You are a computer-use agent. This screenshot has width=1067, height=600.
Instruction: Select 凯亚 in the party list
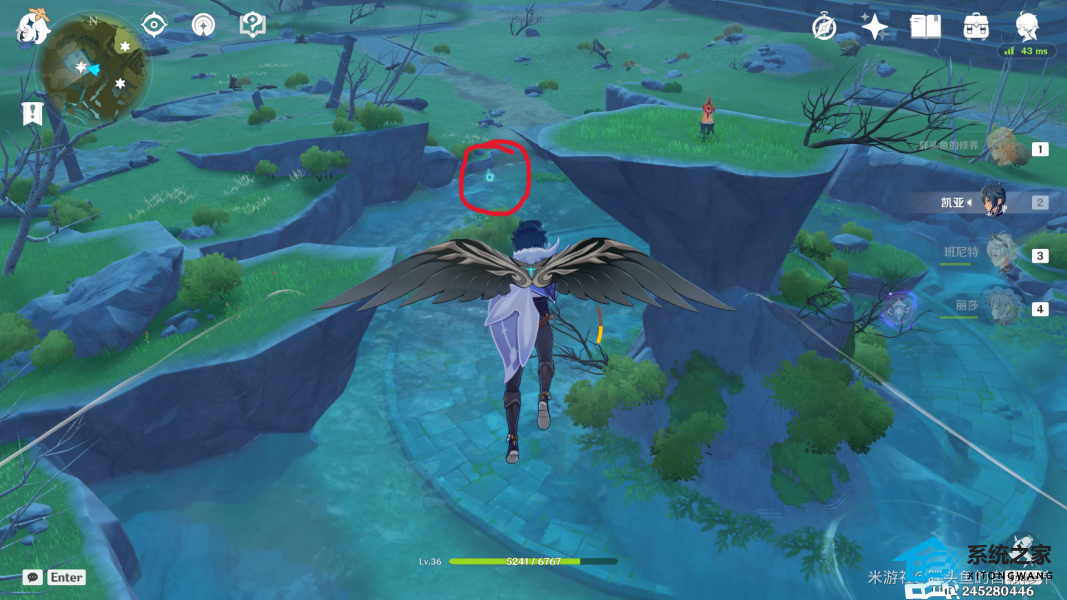pos(993,202)
